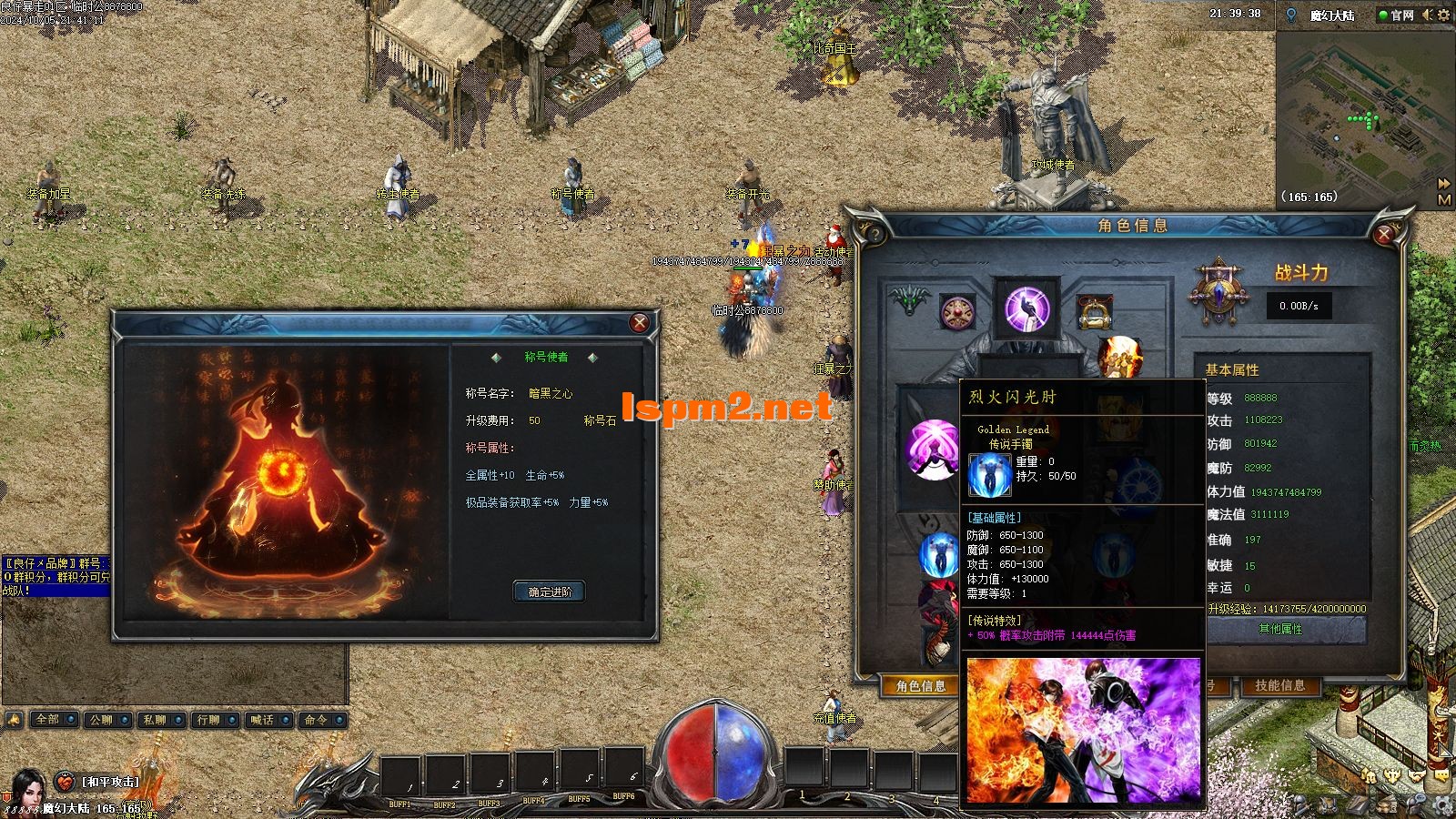Open the full map with the M button

click(x=1444, y=200)
